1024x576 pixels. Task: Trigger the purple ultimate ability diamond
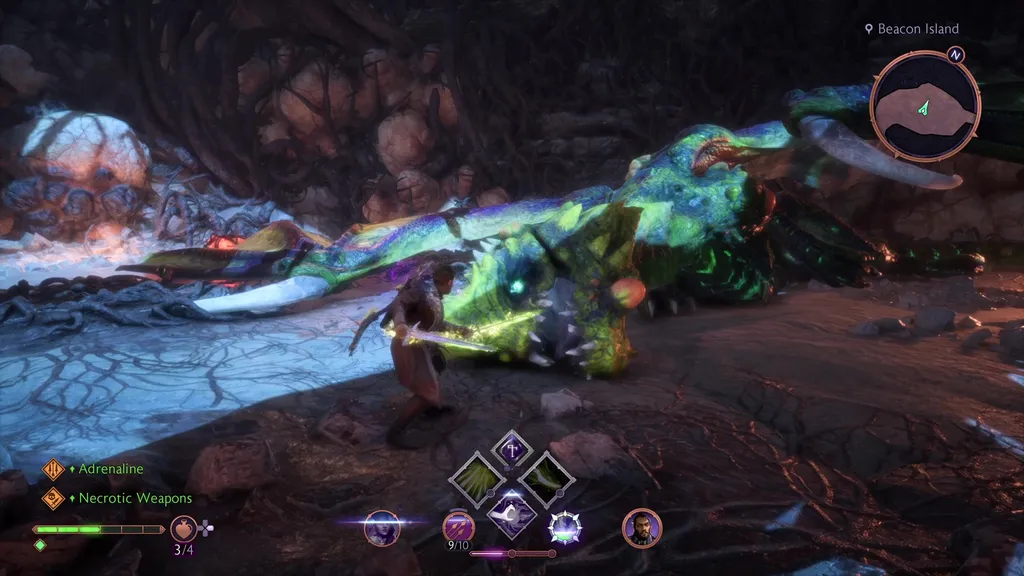[512, 514]
